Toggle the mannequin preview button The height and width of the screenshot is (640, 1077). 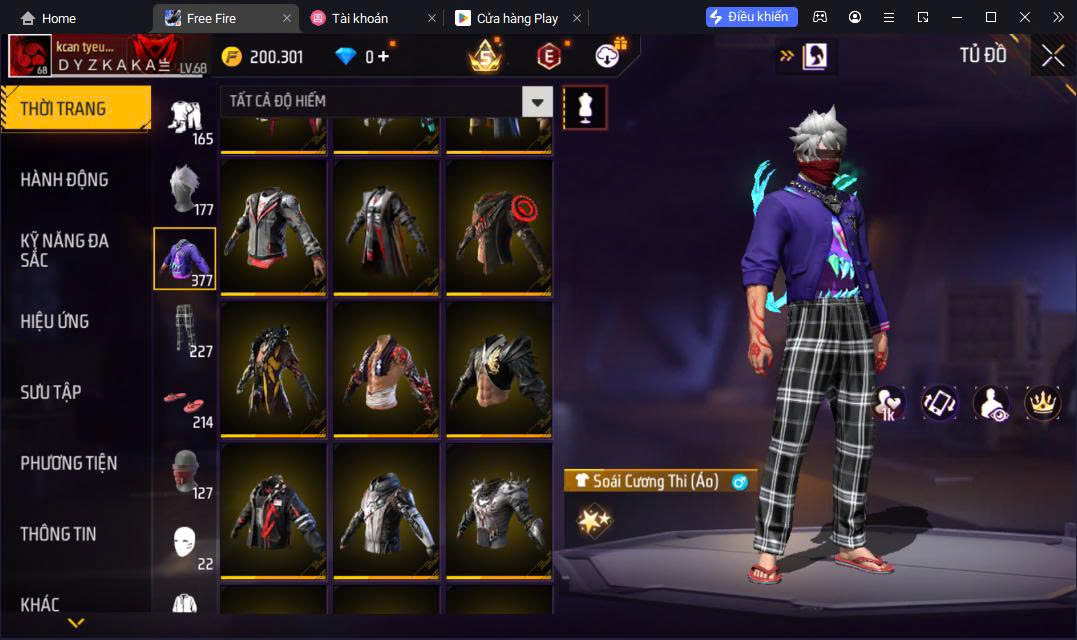[585, 107]
